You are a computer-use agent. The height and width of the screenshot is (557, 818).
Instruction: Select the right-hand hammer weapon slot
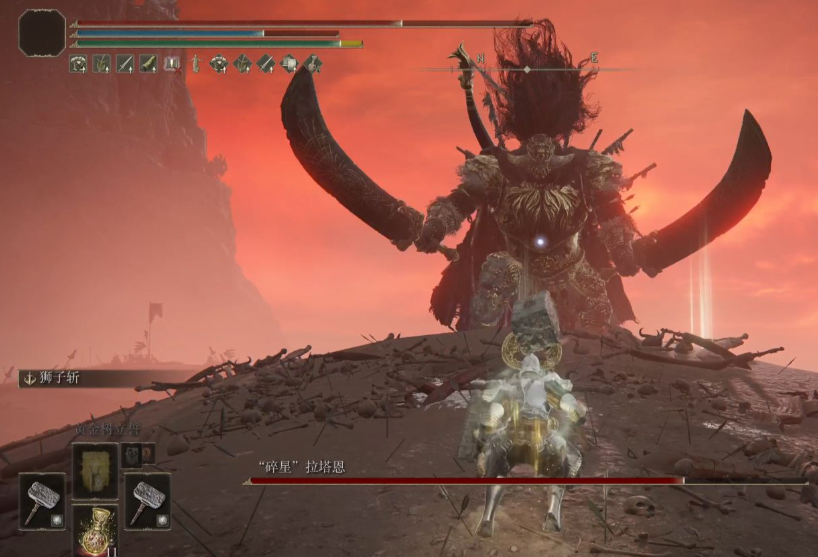tap(146, 500)
